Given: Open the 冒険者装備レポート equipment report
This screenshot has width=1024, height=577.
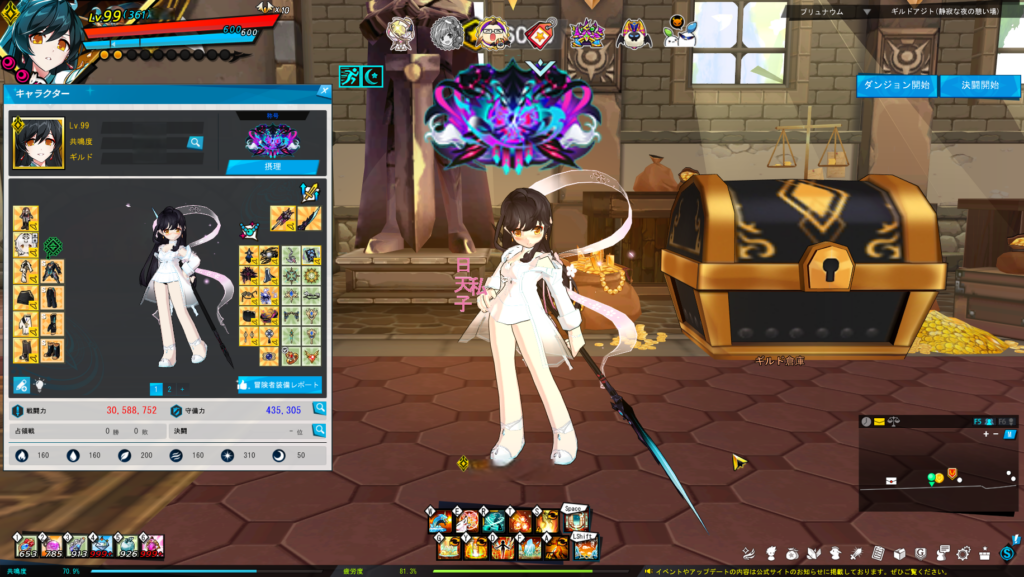Looking at the screenshot, I should click(279, 385).
